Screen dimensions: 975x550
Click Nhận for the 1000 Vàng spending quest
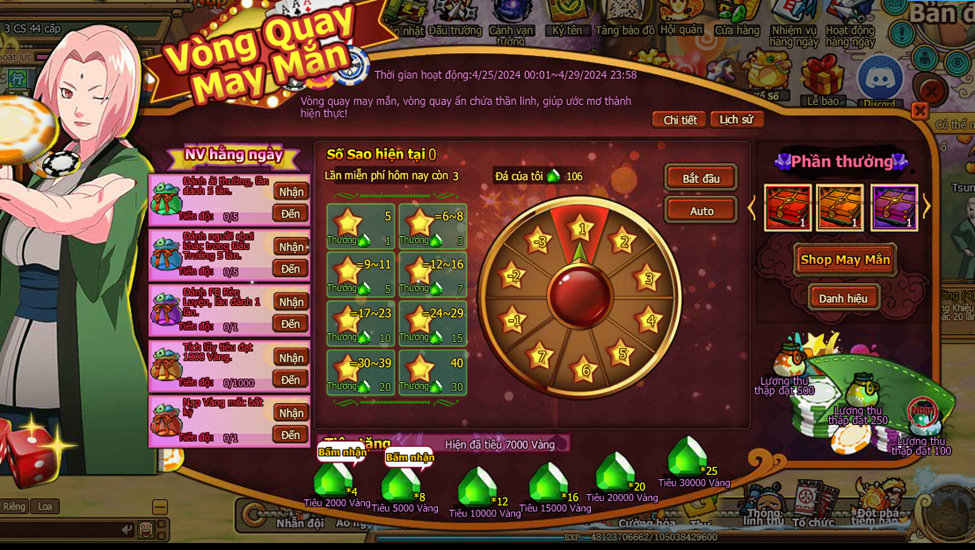(x=291, y=358)
